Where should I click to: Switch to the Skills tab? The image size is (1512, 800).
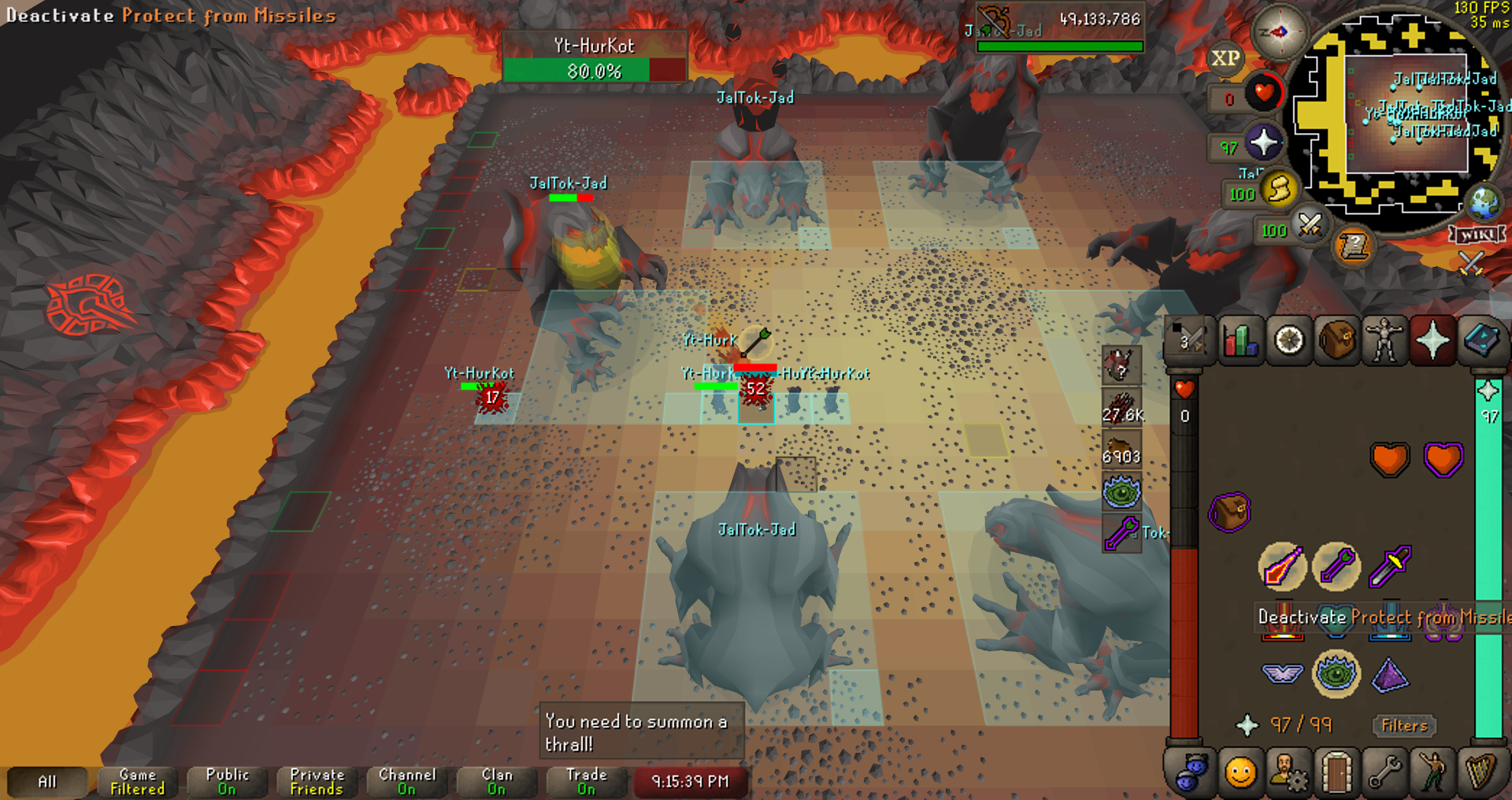pyautogui.click(x=1240, y=341)
